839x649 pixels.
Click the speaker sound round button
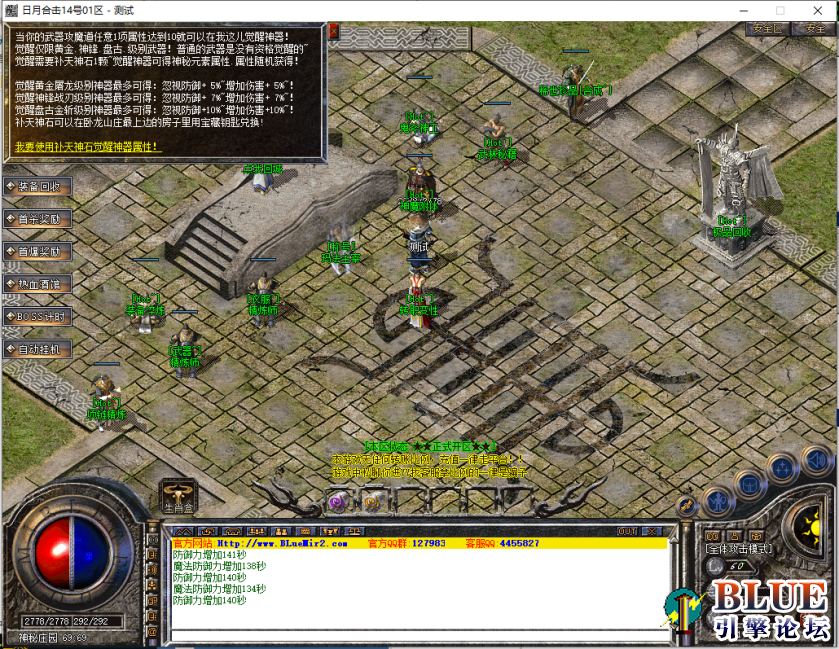coord(816,460)
